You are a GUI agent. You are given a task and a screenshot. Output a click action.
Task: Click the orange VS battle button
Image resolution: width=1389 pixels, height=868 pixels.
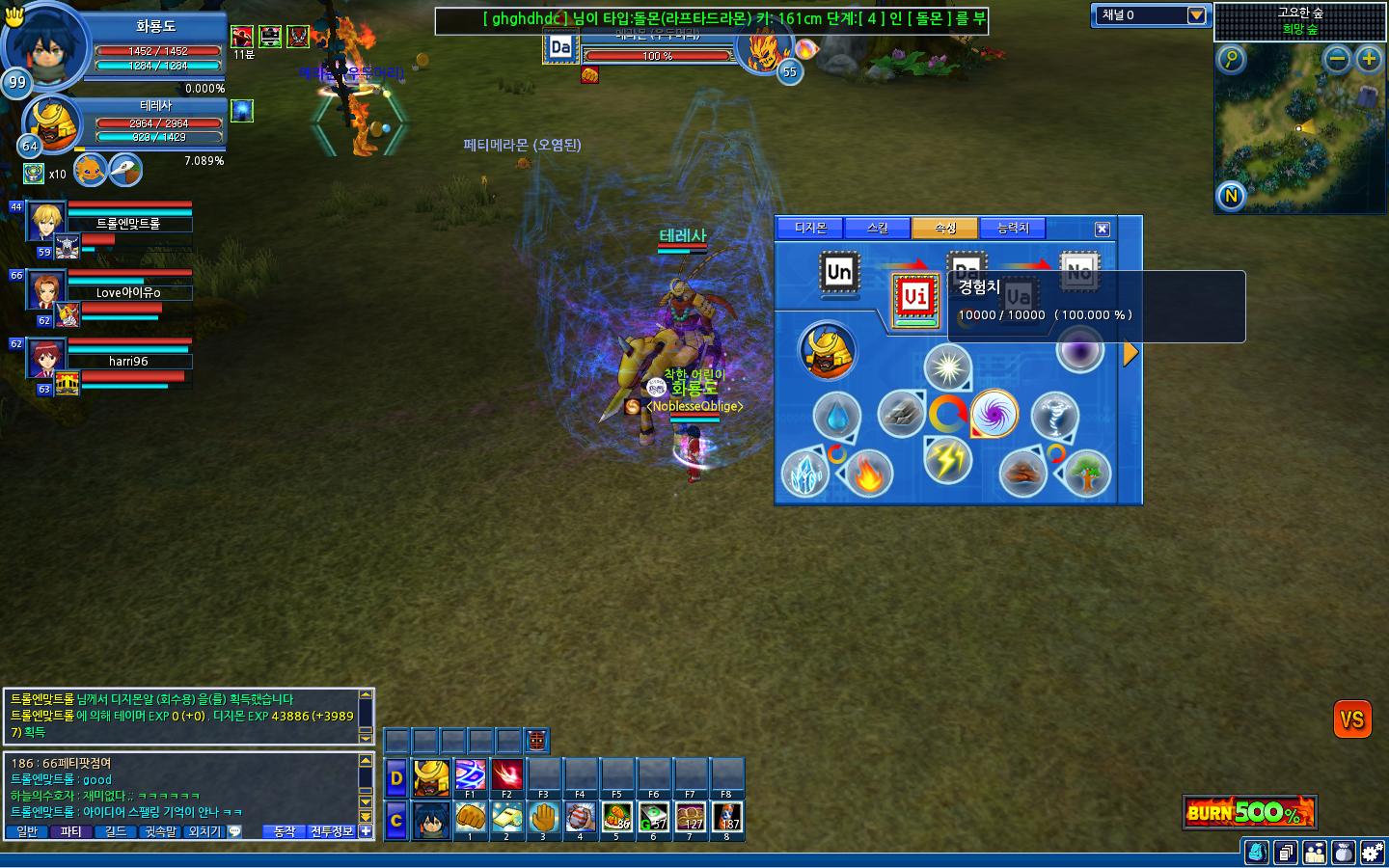[1352, 719]
